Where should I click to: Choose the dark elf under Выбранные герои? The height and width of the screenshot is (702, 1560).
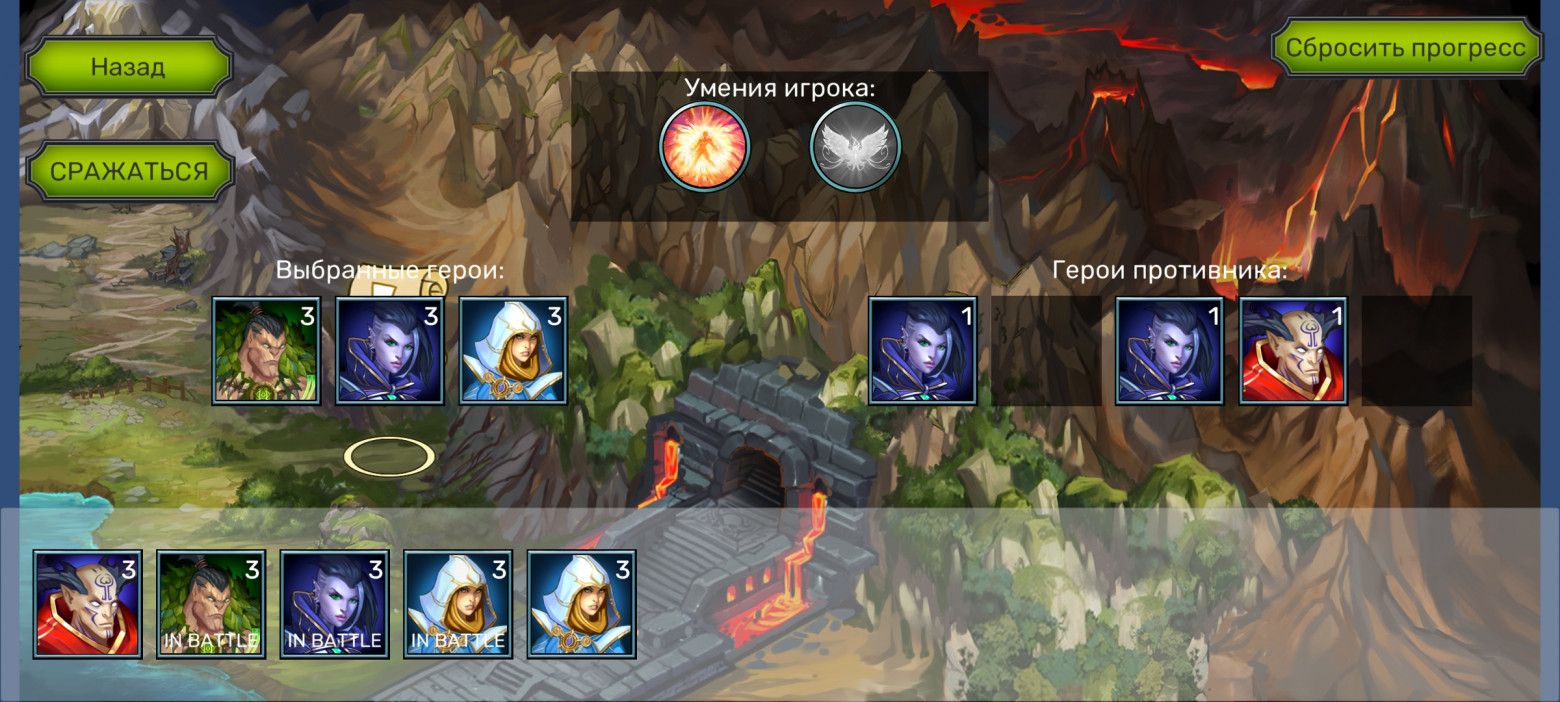click(389, 350)
